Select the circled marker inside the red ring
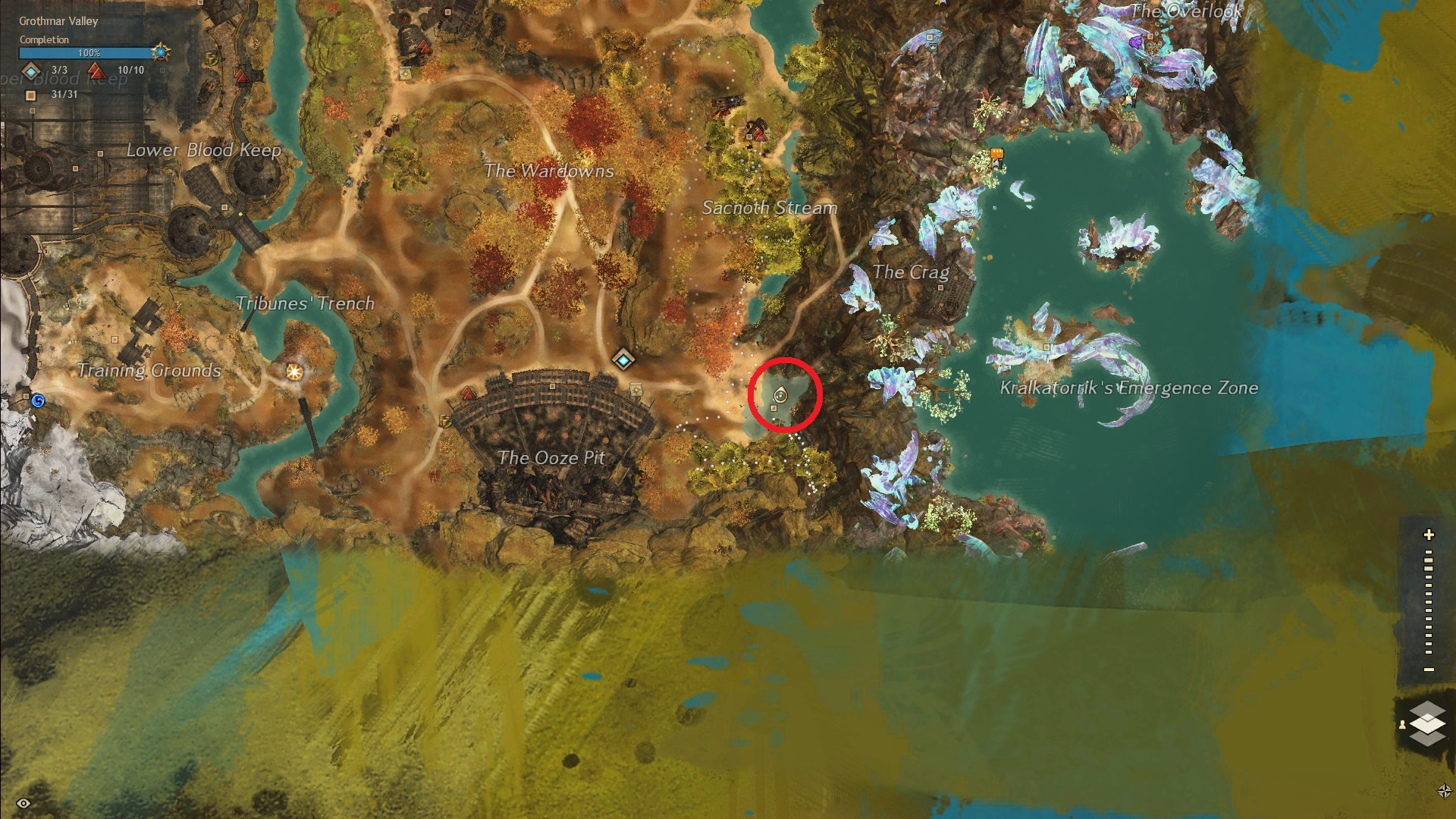This screenshot has height=819, width=1456. point(780,395)
